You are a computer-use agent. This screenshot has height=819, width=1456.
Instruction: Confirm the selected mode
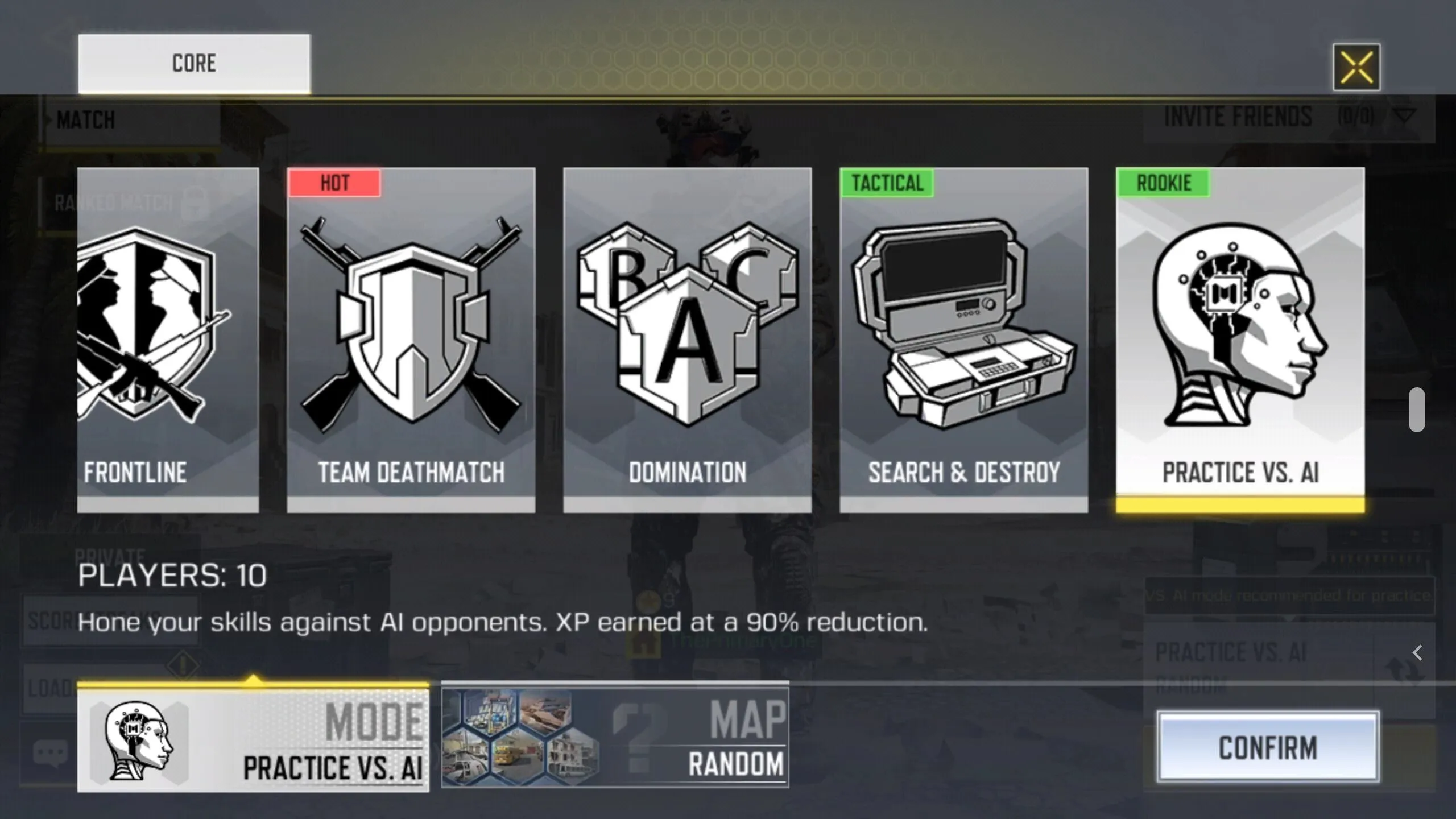[x=1268, y=747]
